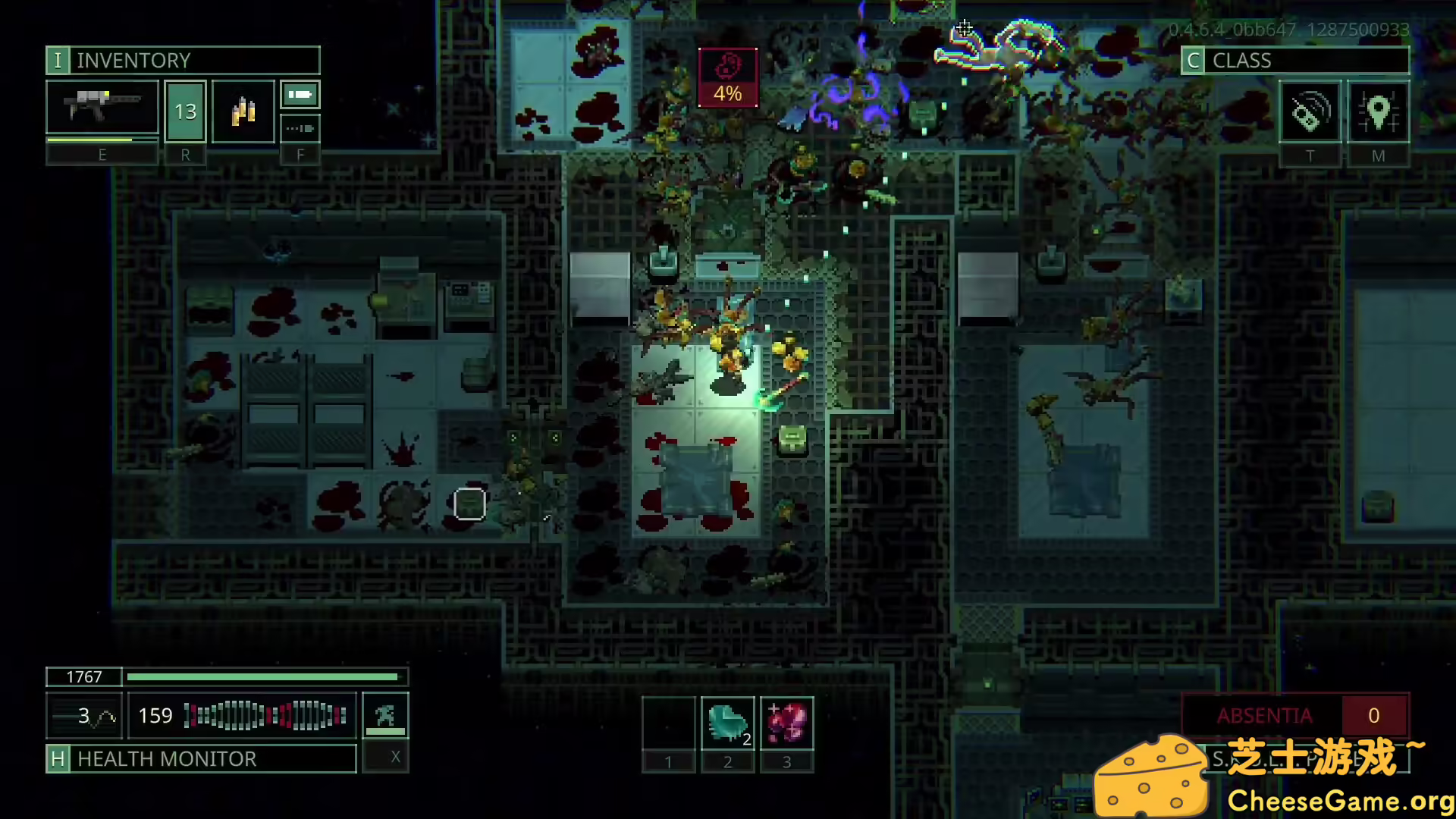Click the bullets ammo type slot
The width and height of the screenshot is (1456, 819).
[243, 111]
